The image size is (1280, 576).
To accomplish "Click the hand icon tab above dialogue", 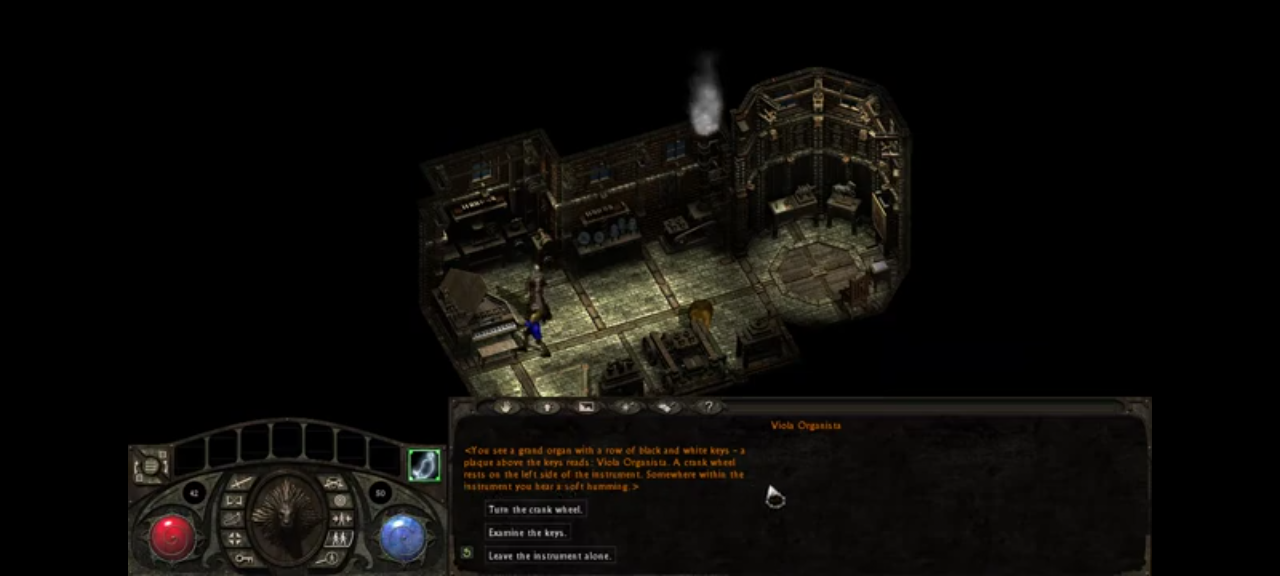I will pyautogui.click(x=505, y=407).
